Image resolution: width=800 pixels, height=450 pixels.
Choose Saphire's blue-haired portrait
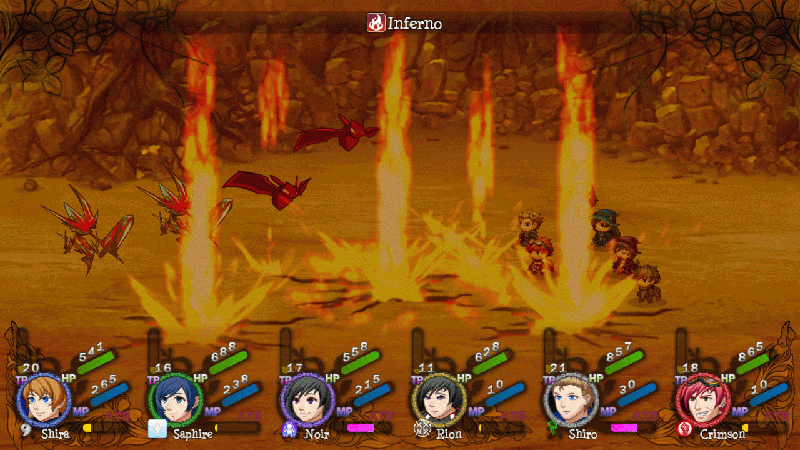[172, 400]
